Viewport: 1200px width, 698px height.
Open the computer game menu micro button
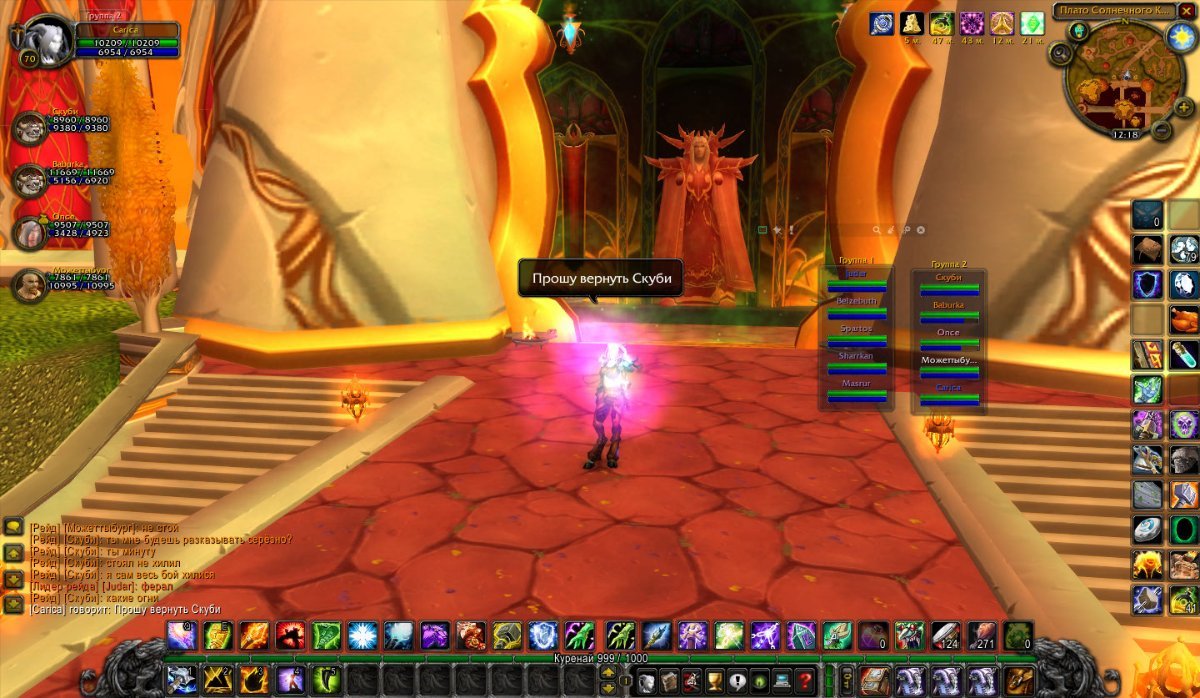click(x=782, y=682)
